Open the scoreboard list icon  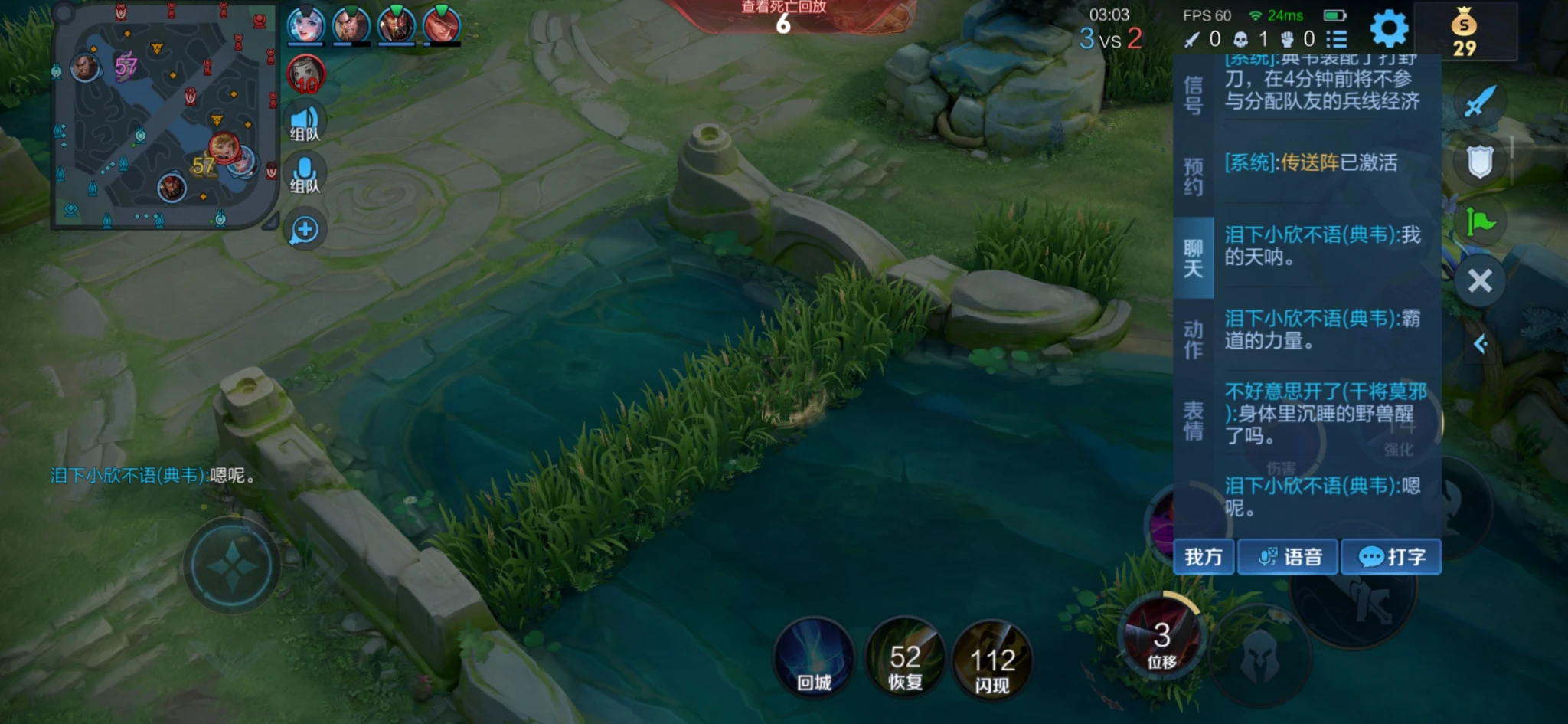pyautogui.click(x=1337, y=39)
